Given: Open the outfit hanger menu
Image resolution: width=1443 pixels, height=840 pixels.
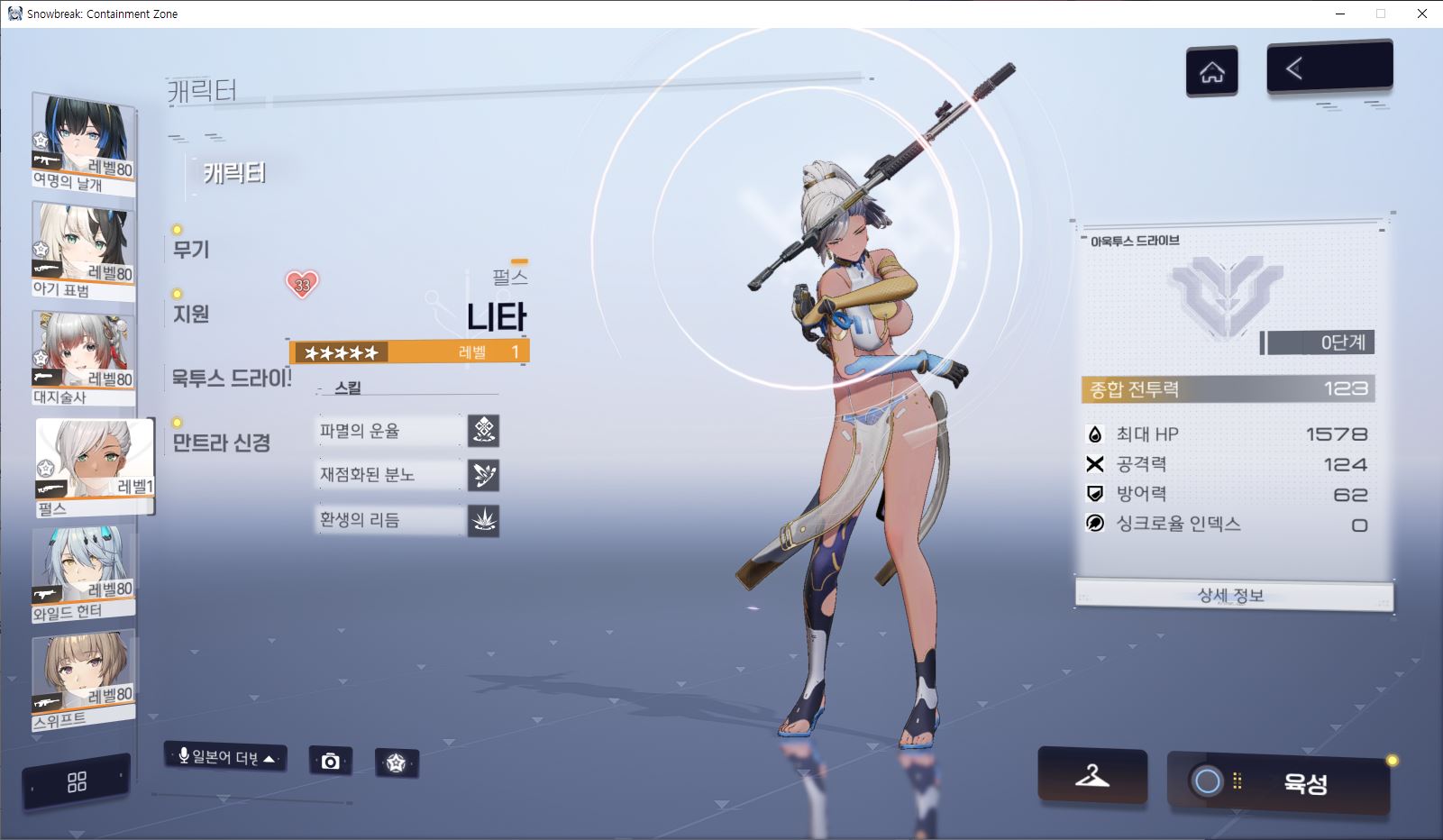Looking at the screenshot, I should [x=1091, y=775].
